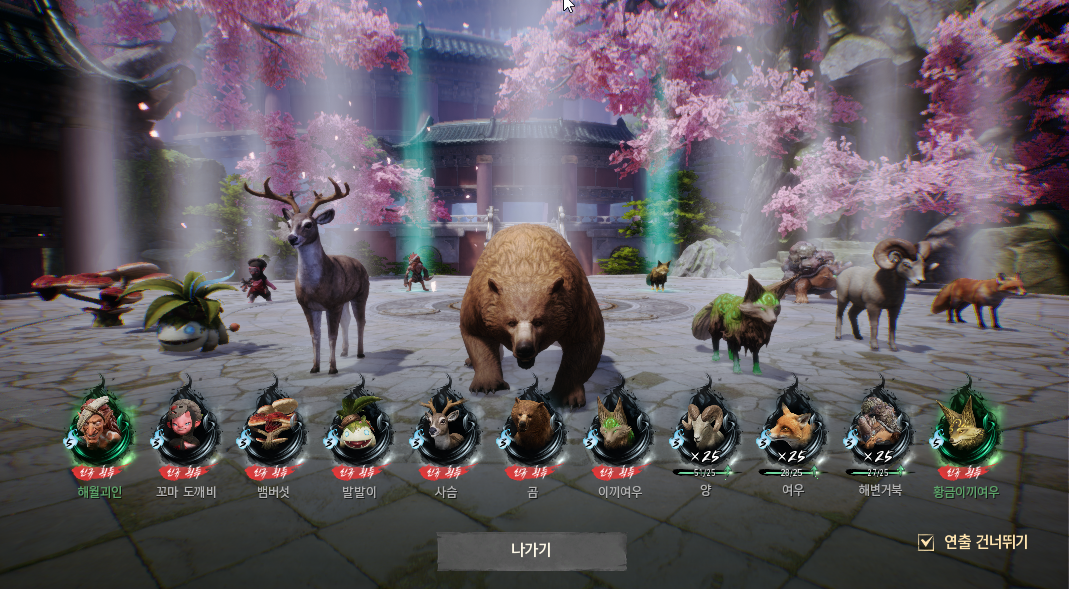Select the 사슴 deer card
This screenshot has height=589, width=1069.
(444, 424)
